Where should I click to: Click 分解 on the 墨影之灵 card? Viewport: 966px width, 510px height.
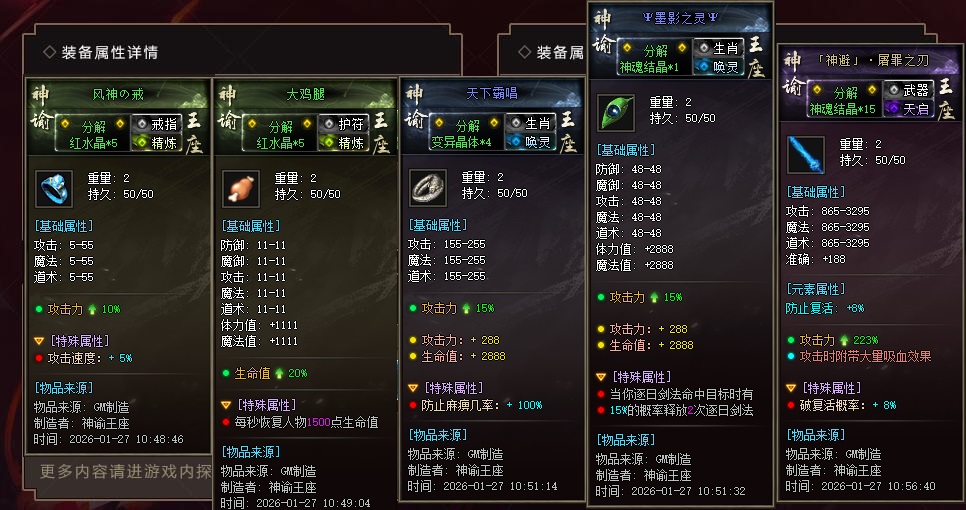tap(655, 50)
